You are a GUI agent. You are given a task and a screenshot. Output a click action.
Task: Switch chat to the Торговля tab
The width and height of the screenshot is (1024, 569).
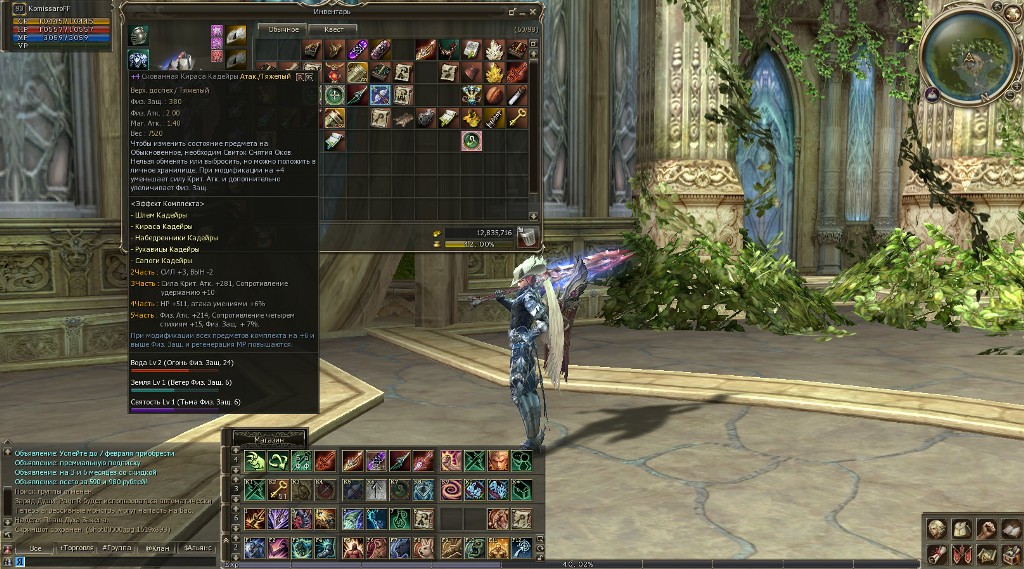(76, 548)
